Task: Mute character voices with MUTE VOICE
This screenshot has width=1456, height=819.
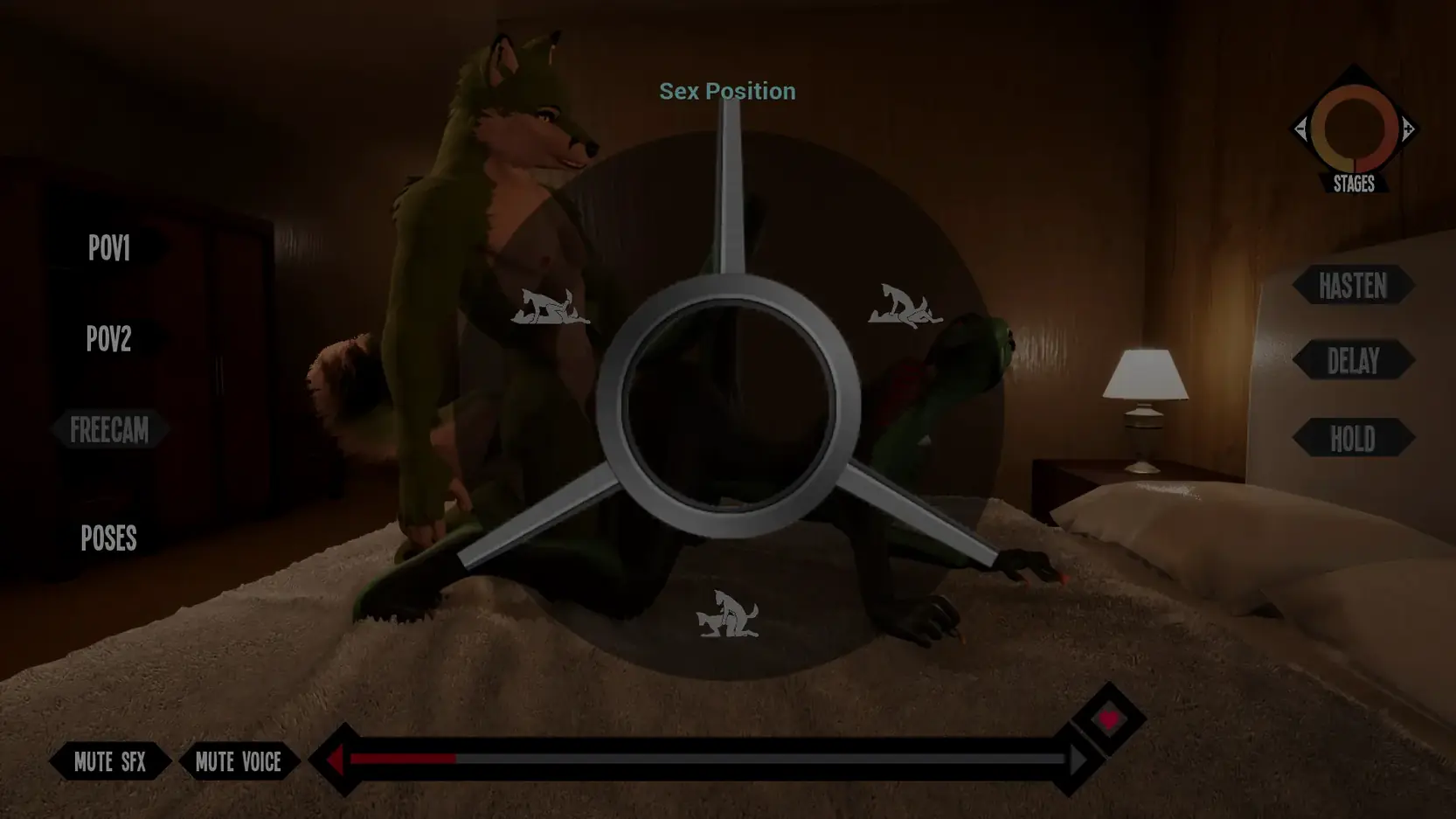Action: click(x=239, y=761)
